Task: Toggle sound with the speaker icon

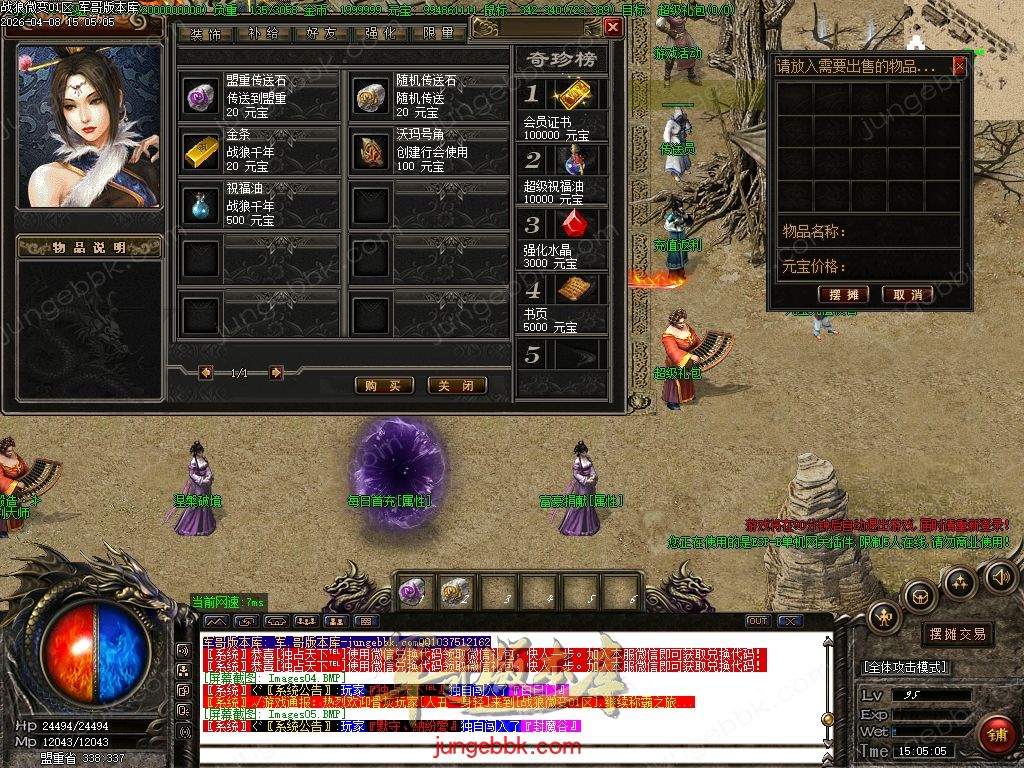Action: pos(1001,576)
